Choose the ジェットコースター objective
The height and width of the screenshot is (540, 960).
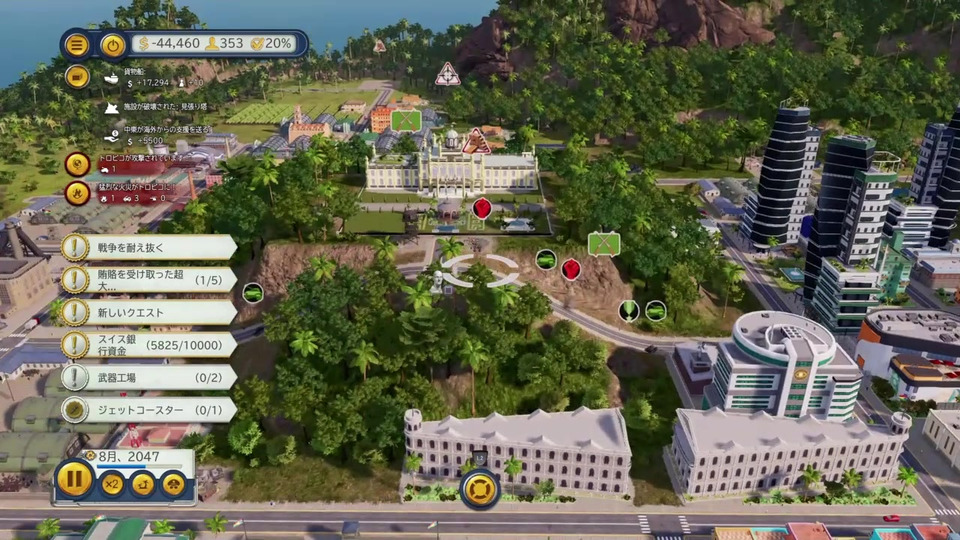tap(148, 409)
